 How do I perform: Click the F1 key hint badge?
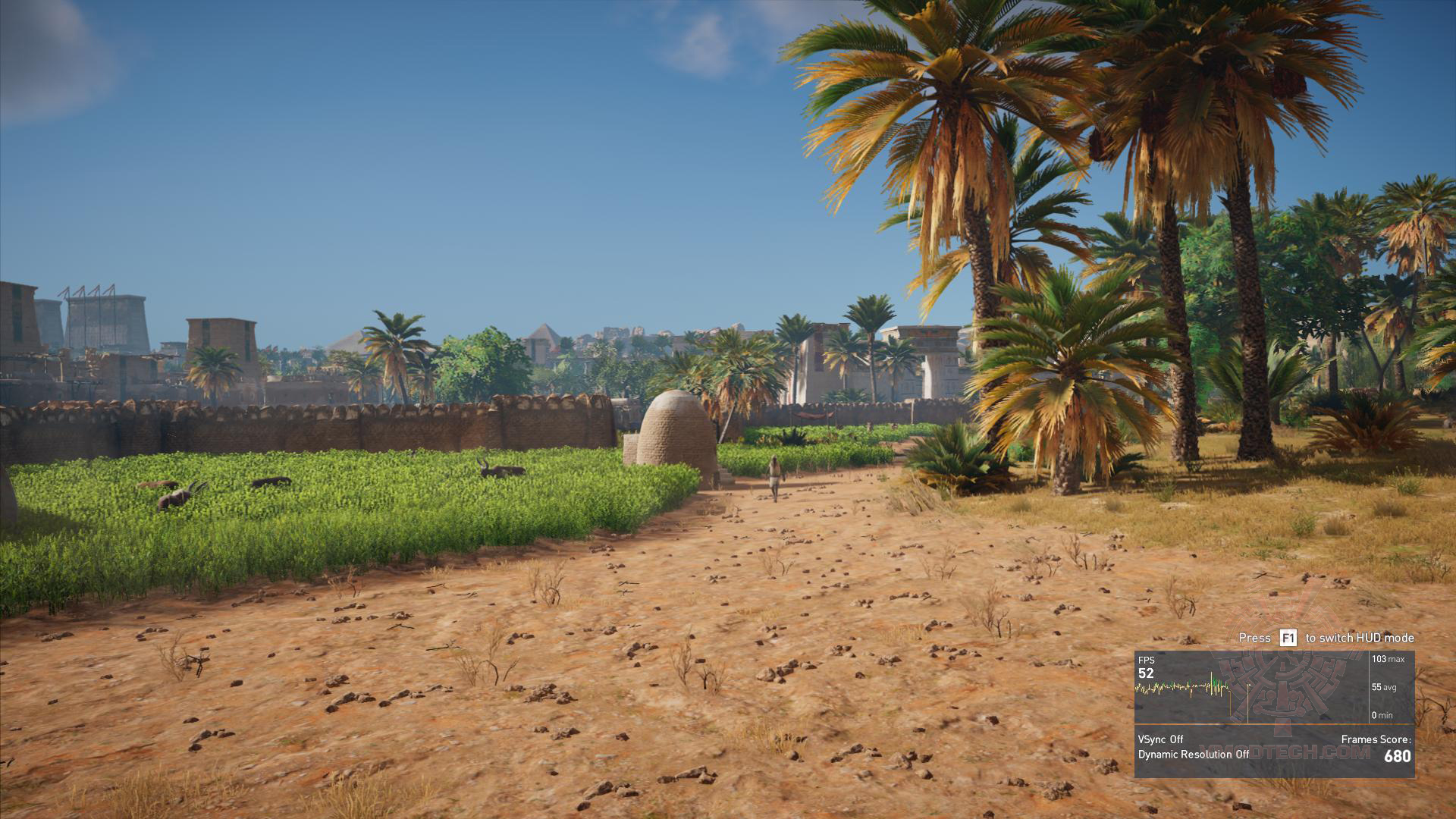1288,638
